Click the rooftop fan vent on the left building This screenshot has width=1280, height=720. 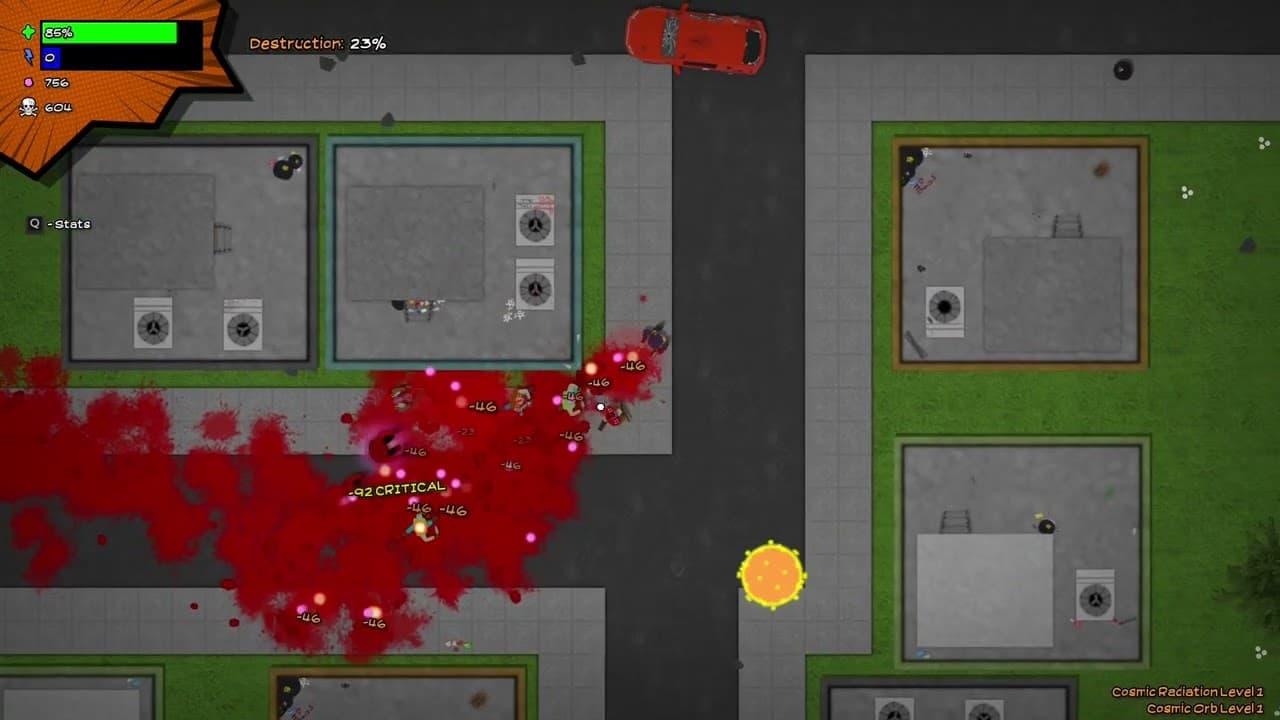(x=152, y=326)
